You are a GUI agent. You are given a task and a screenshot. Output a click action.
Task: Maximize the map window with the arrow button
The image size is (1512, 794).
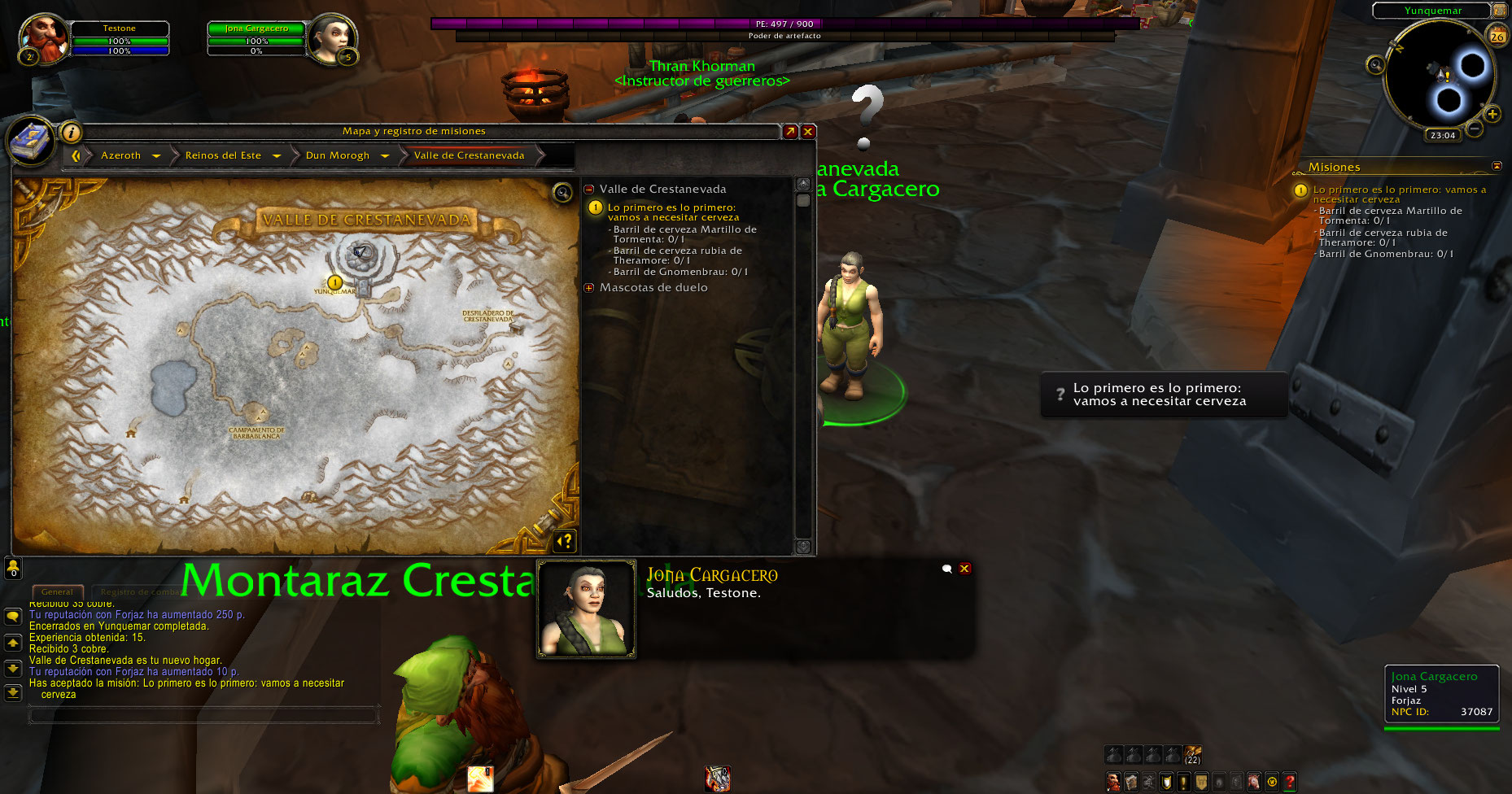point(790,131)
